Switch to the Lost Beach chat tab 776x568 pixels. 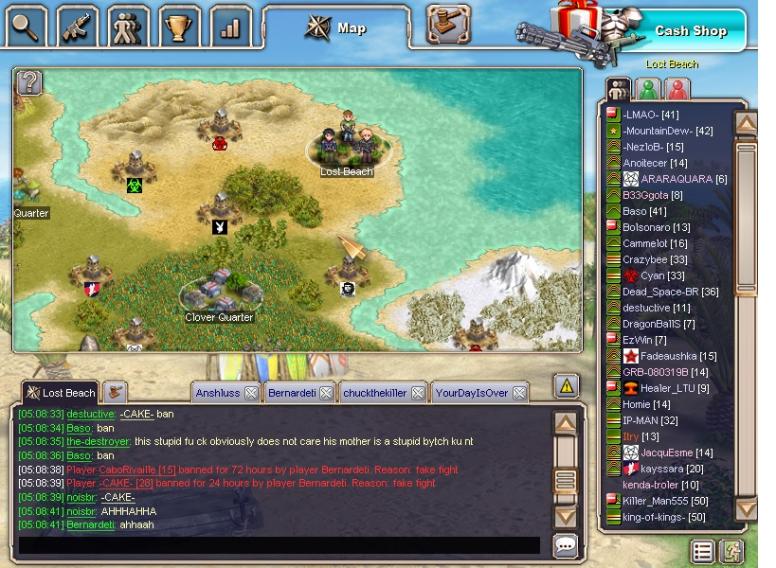60,393
